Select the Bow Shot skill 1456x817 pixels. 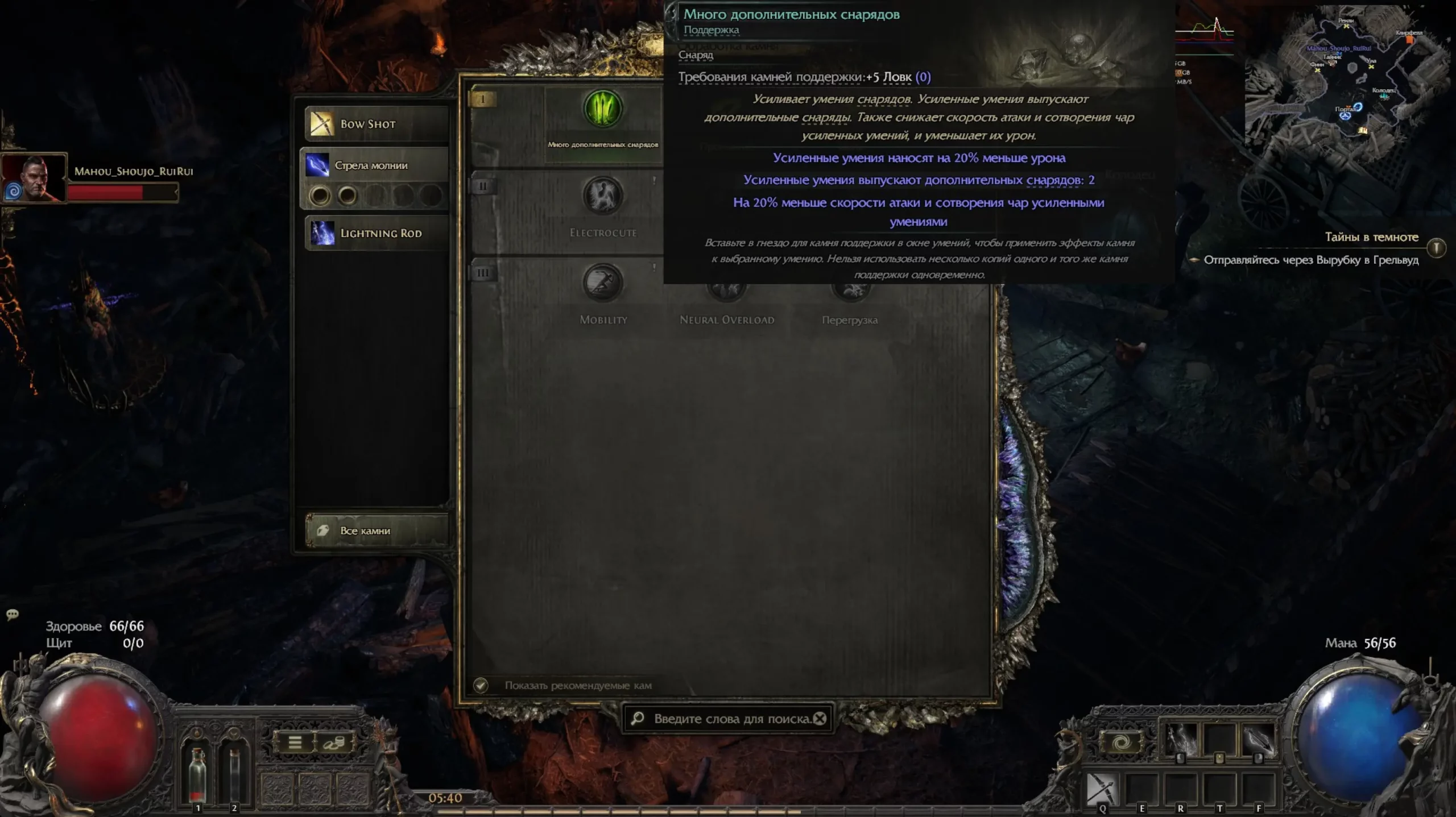[x=377, y=123]
